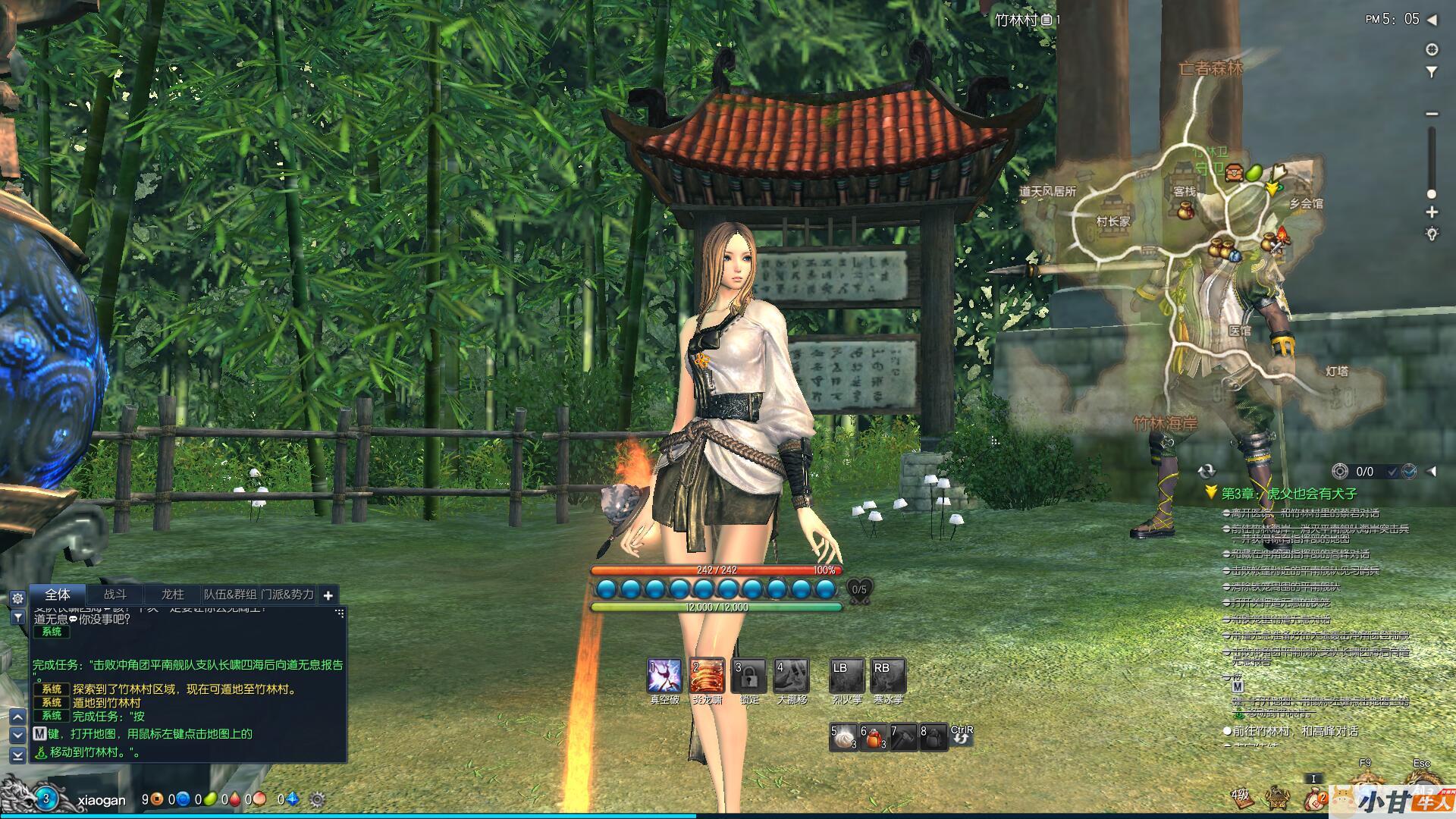Trigger the 烈火掌 skill
The width and height of the screenshot is (1456, 819).
847,676
